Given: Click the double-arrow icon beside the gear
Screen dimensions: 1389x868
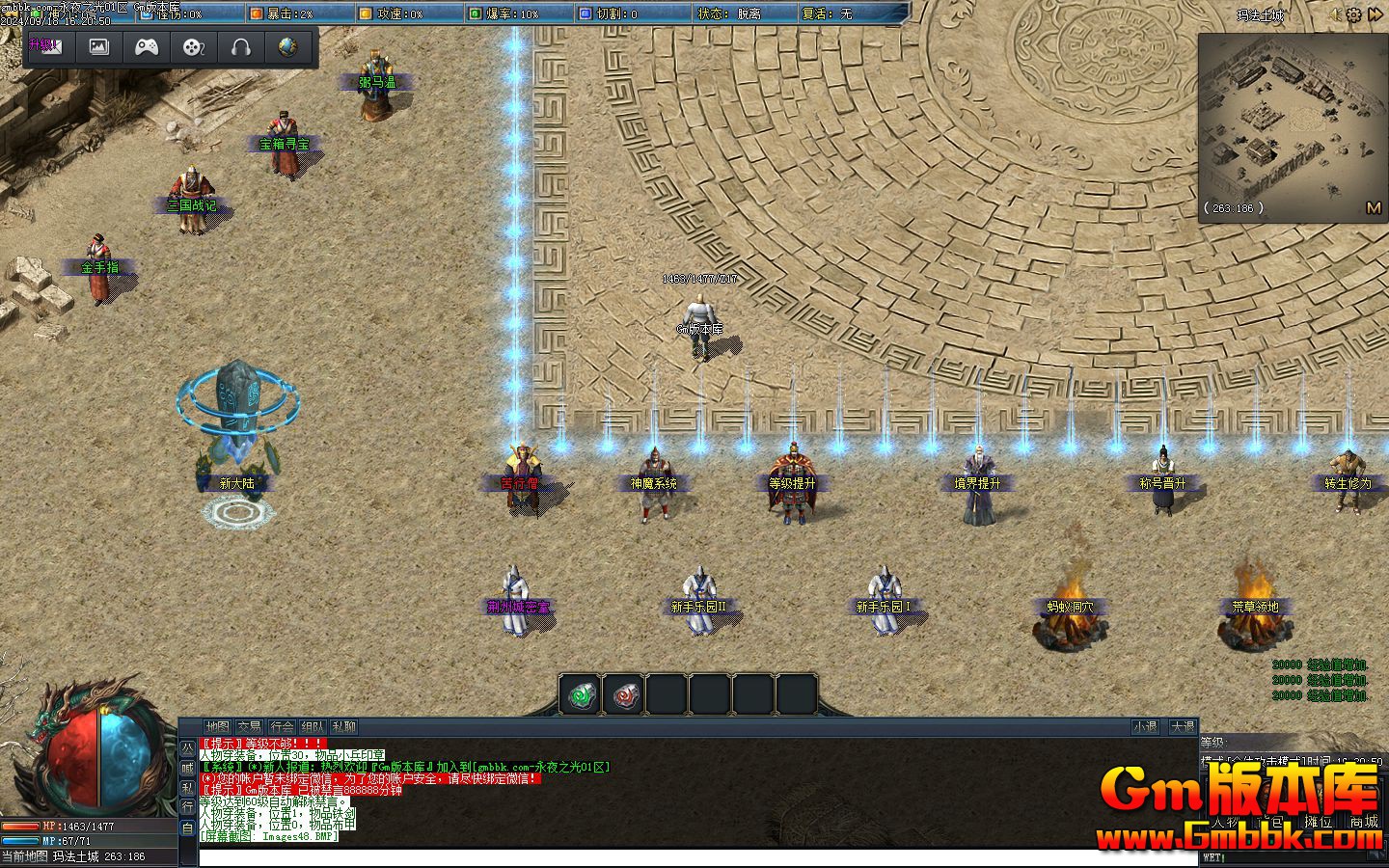Looking at the screenshot, I should [1374, 14].
